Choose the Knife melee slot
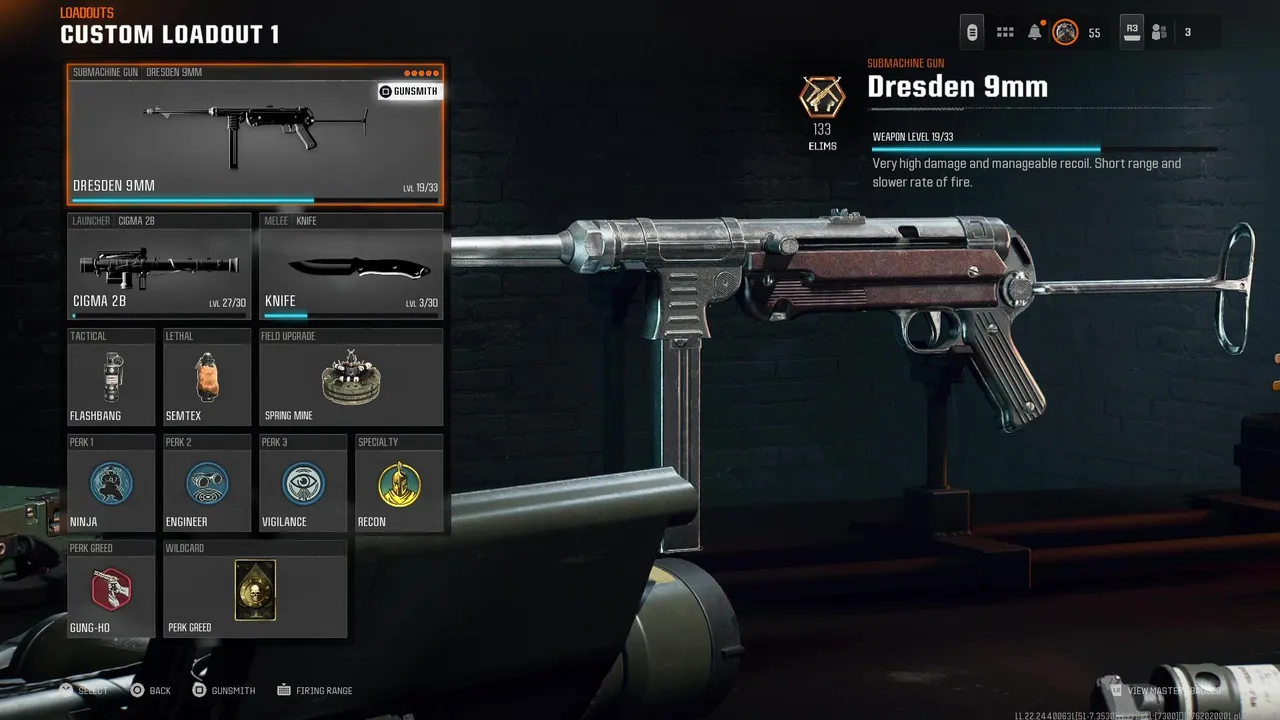The image size is (1280, 720). [351, 267]
